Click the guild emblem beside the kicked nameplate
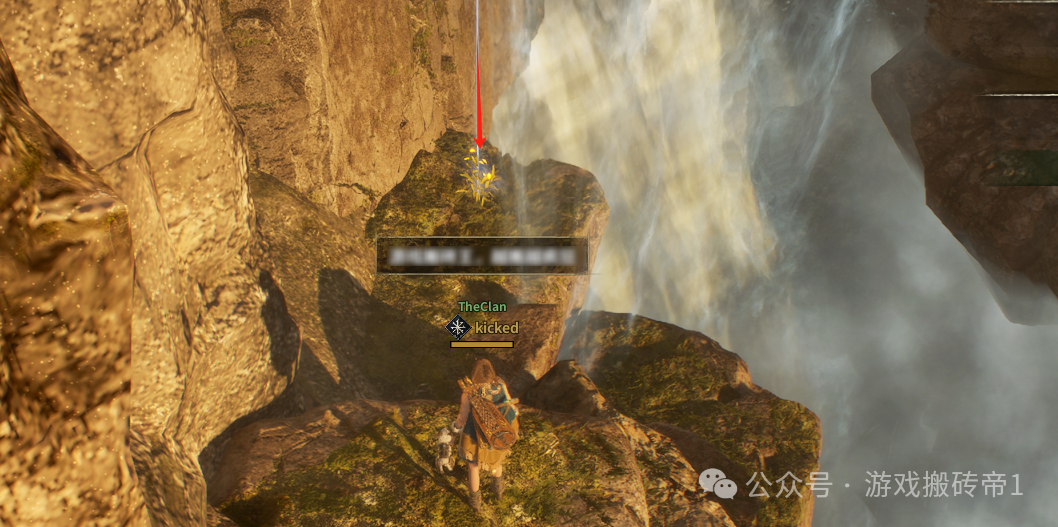Screen dimensions: 1058x527 point(458,327)
